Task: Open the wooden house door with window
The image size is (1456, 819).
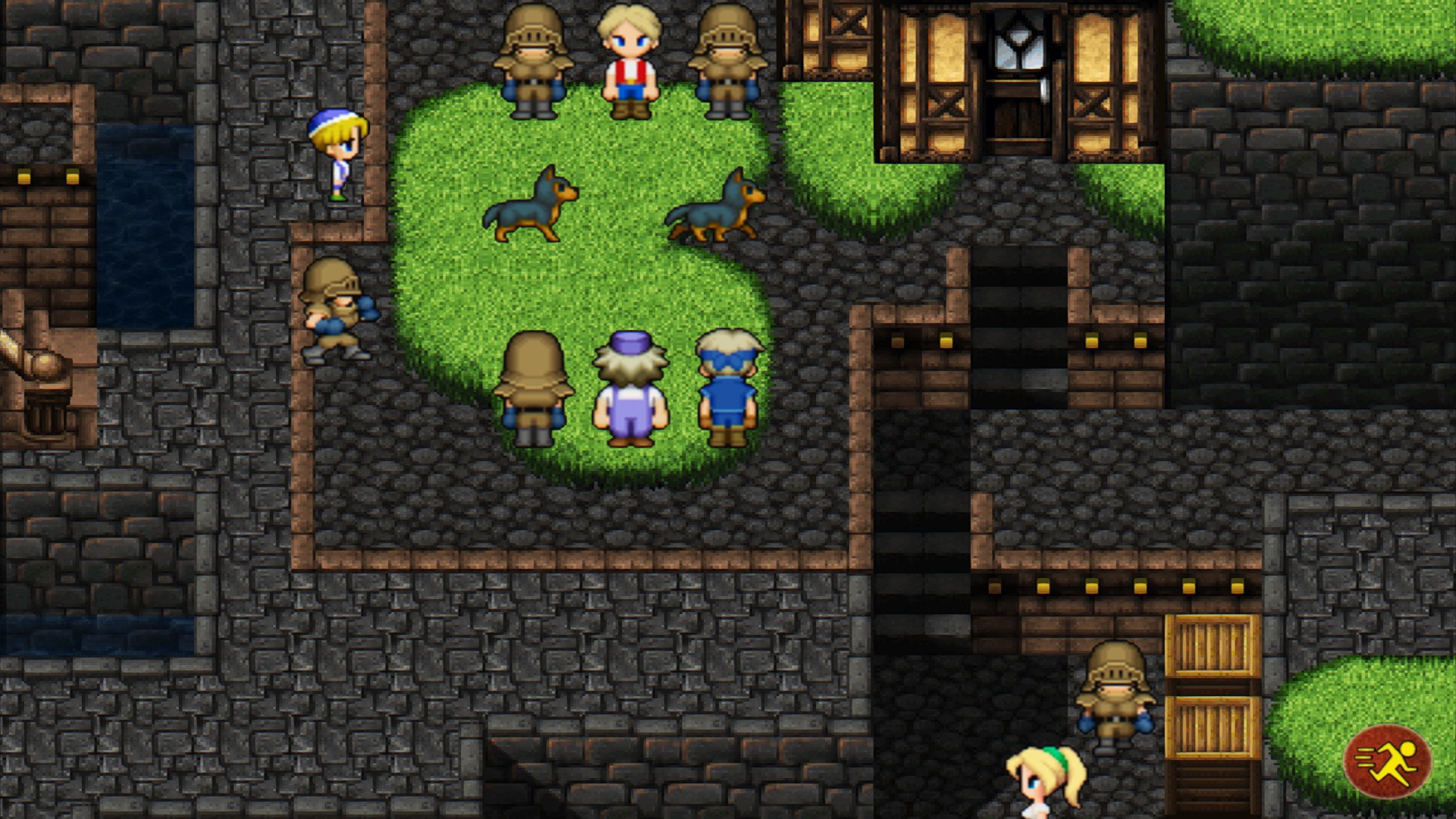Action: click(x=1020, y=83)
